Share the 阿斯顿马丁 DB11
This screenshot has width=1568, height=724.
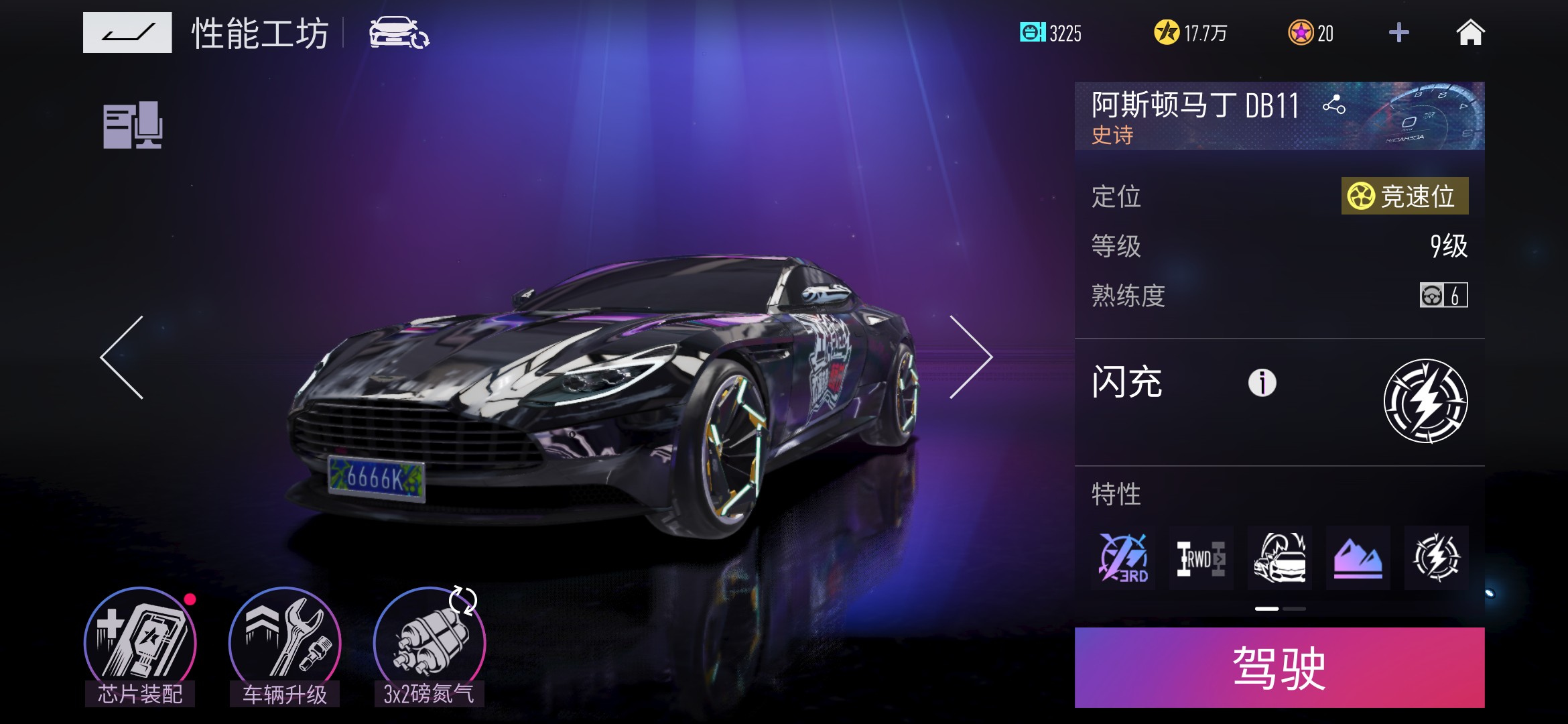1333,105
